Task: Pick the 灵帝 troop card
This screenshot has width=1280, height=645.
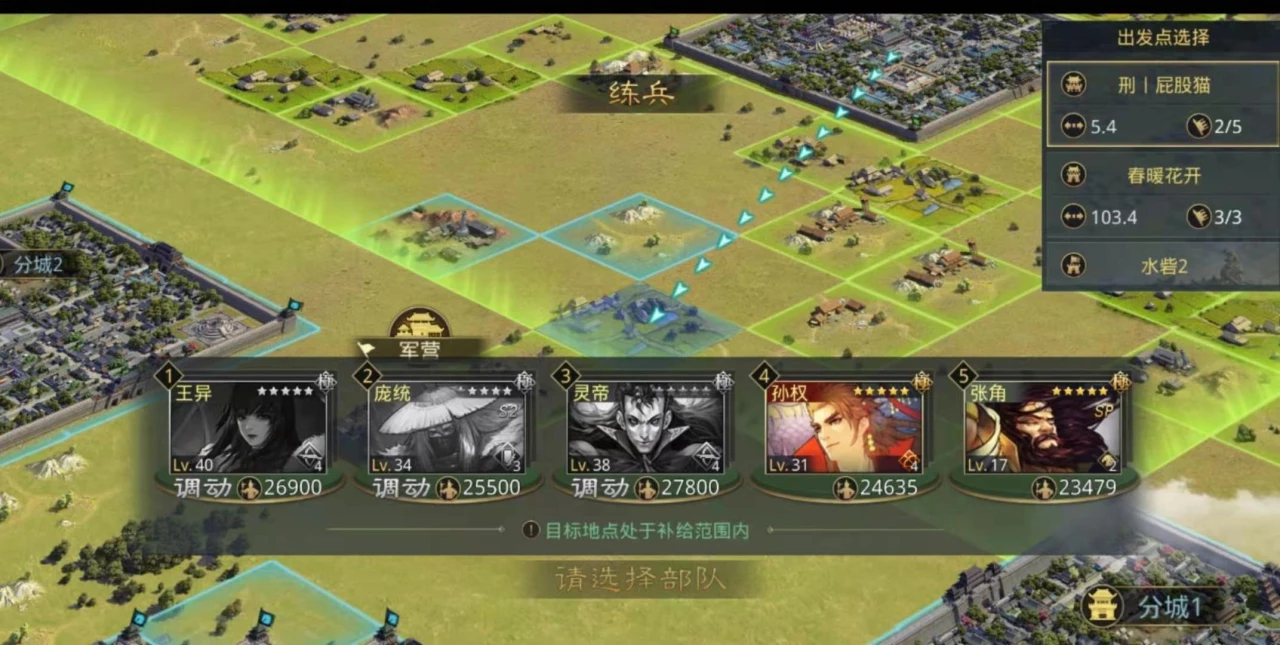Action: click(x=646, y=428)
